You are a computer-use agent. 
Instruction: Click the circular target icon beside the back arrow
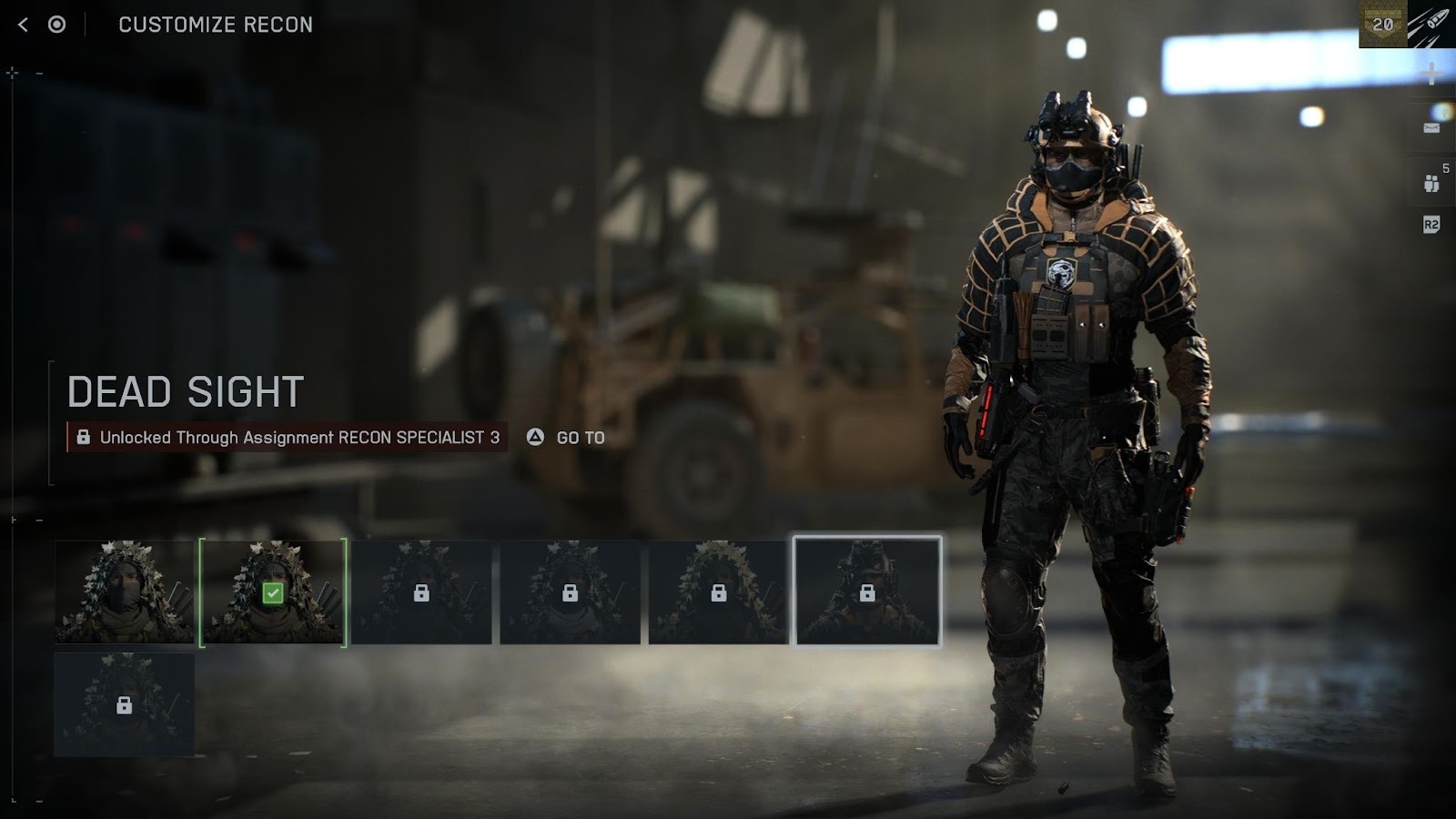pos(56,25)
